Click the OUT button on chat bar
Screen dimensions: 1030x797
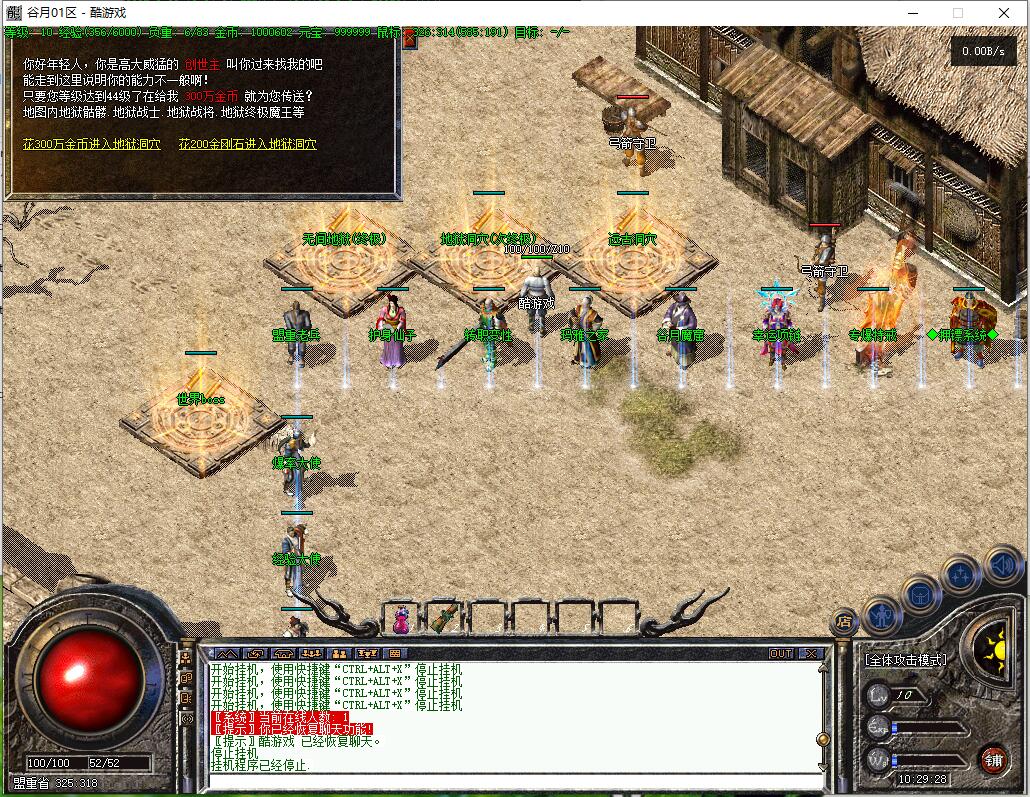(x=780, y=654)
